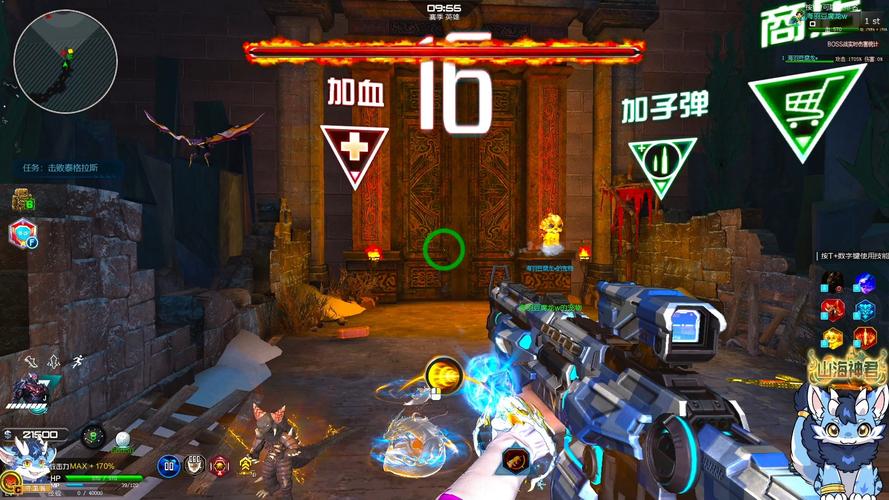Select the 加子弹 ammo triangle marker
Viewport: 889px width, 500px height.
tap(661, 164)
